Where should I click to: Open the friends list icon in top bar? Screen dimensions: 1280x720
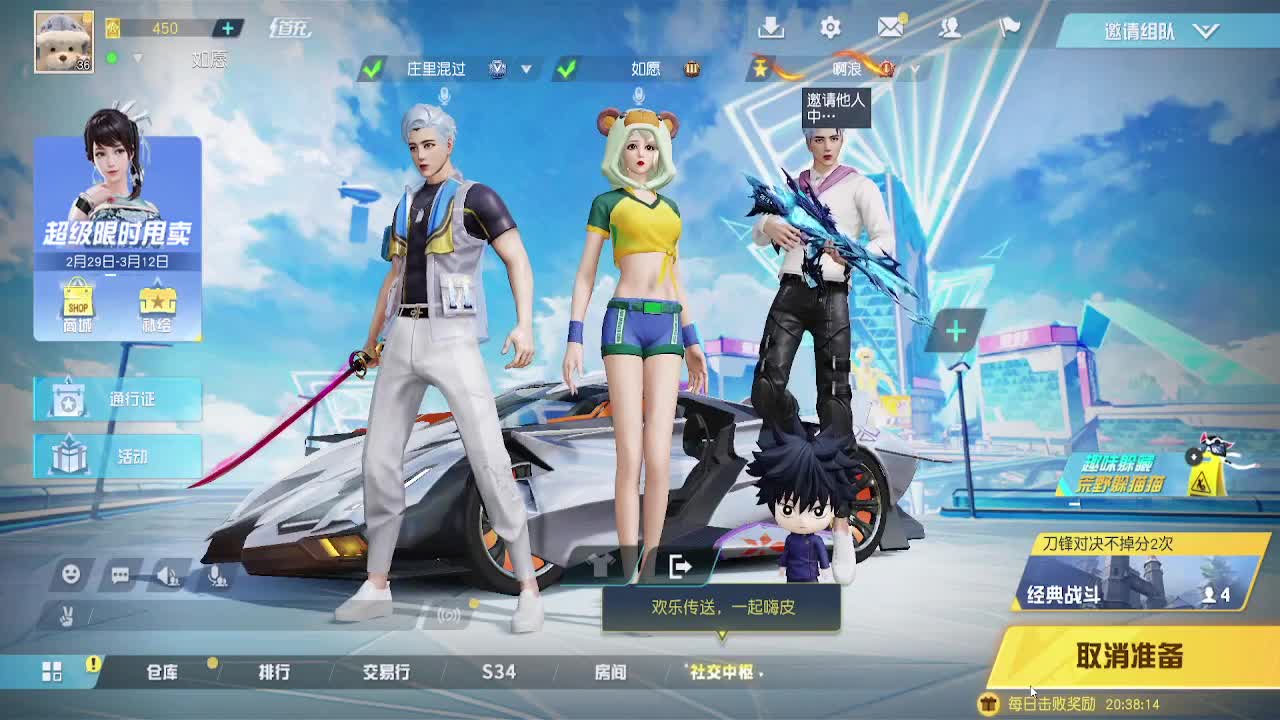pos(952,29)
